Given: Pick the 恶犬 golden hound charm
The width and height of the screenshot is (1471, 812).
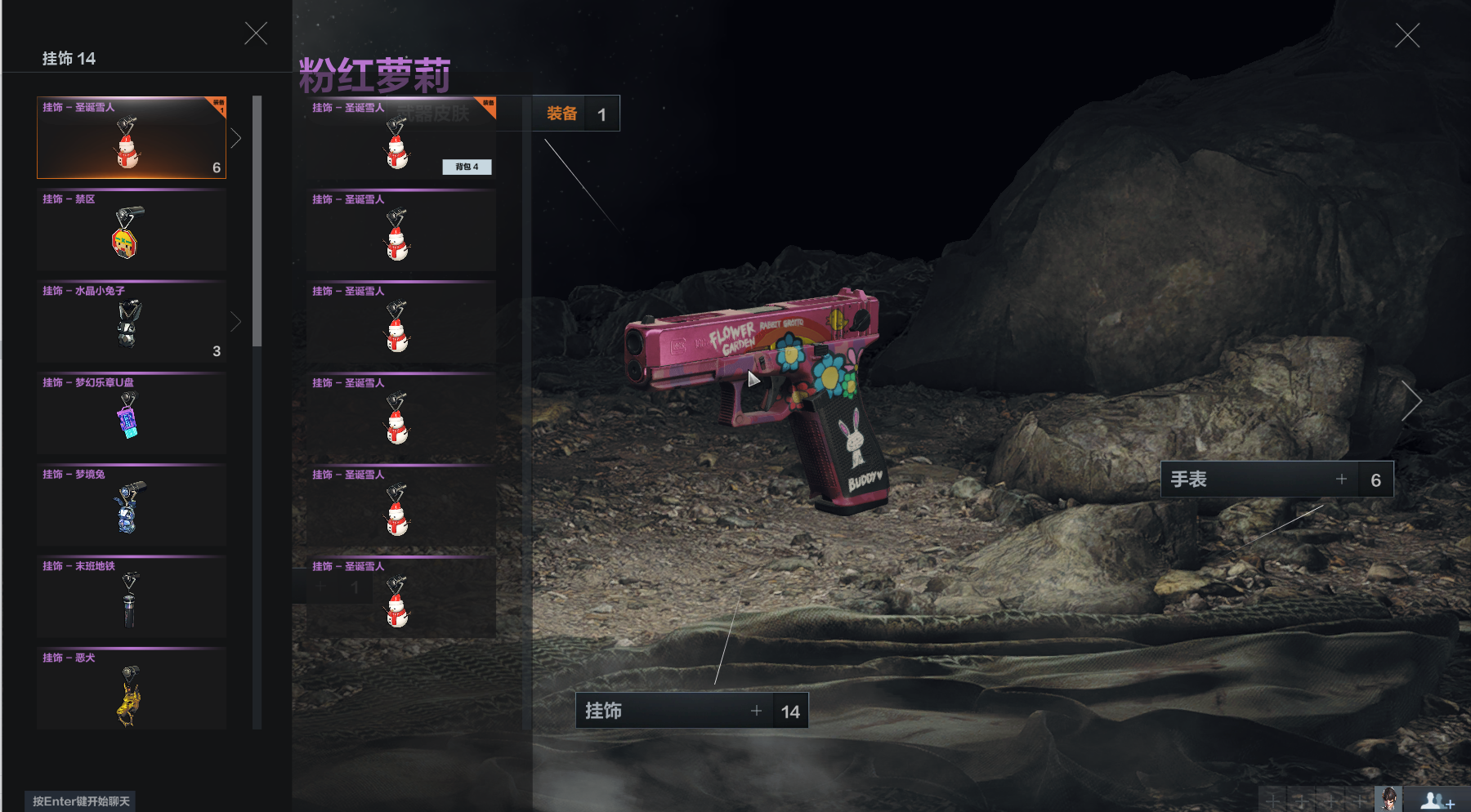Looking at the screenshot, I should (131, 689).
